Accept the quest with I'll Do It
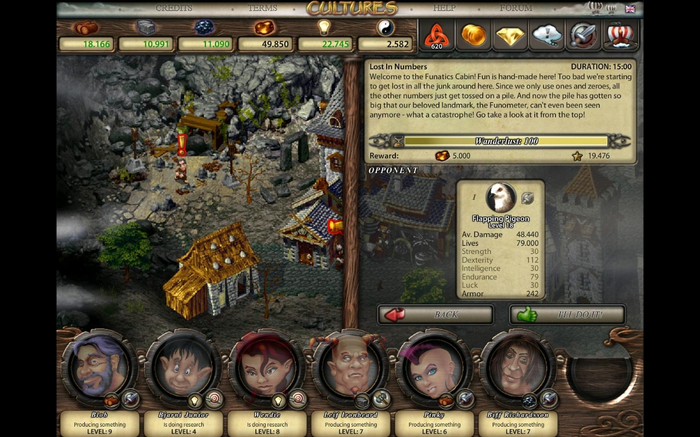700x437 pixels. [x=567, y=315]
